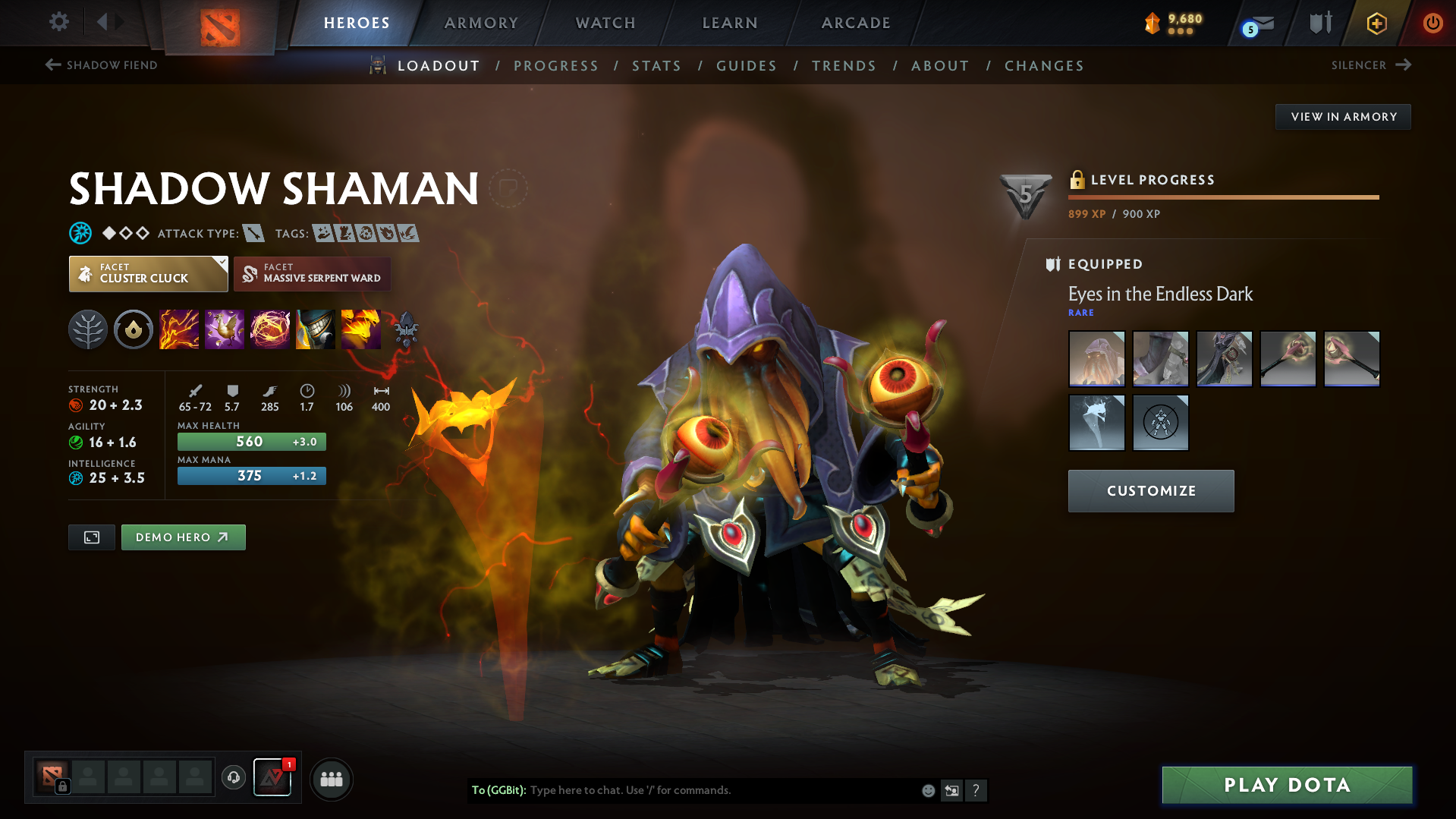Viewport: 1456px width, 819px height.
Task: Click the emoticon smiley in the chat bar
Action: [x=927, y=790]
